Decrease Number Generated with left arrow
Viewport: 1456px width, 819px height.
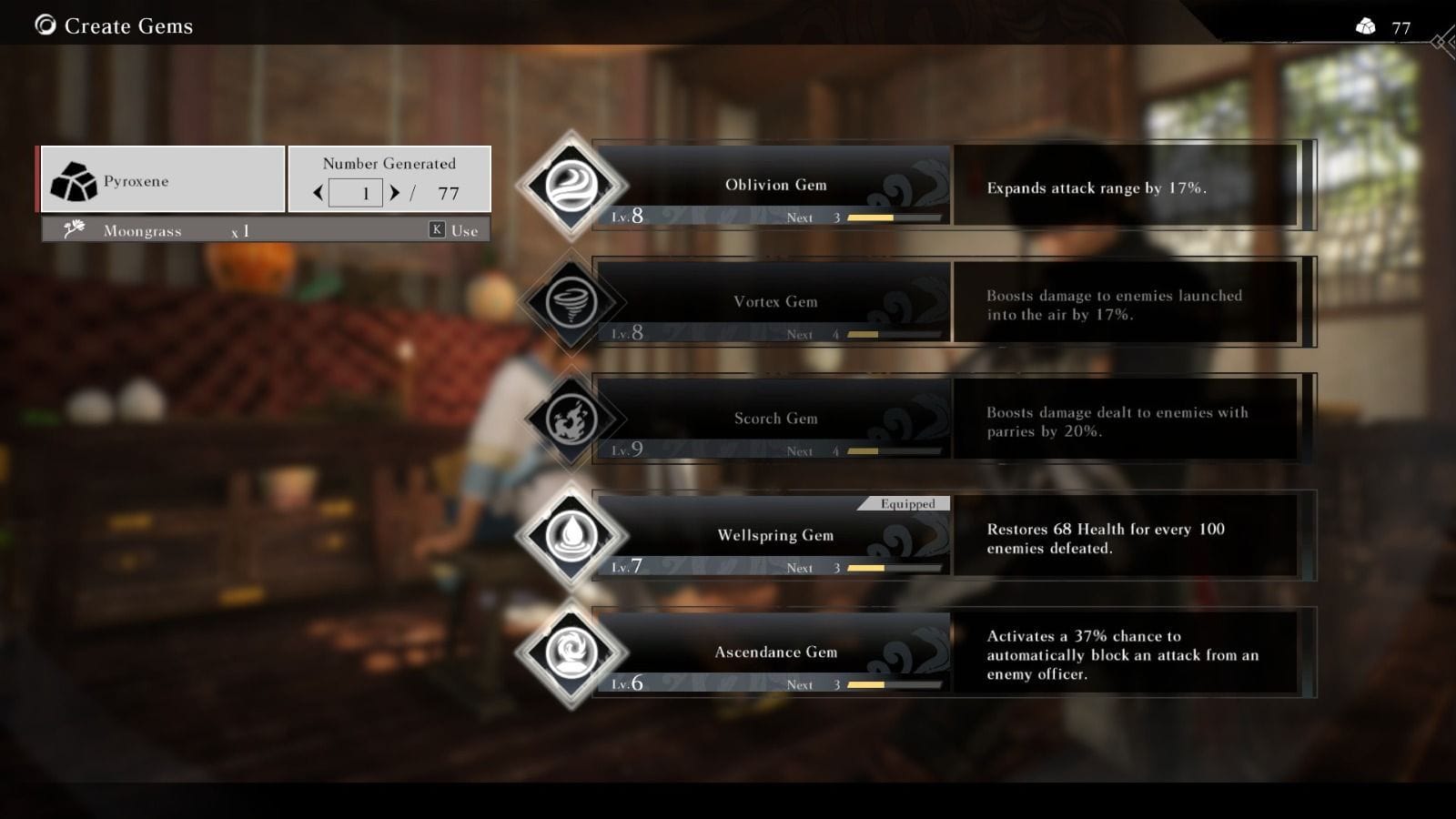click(318, 192)
